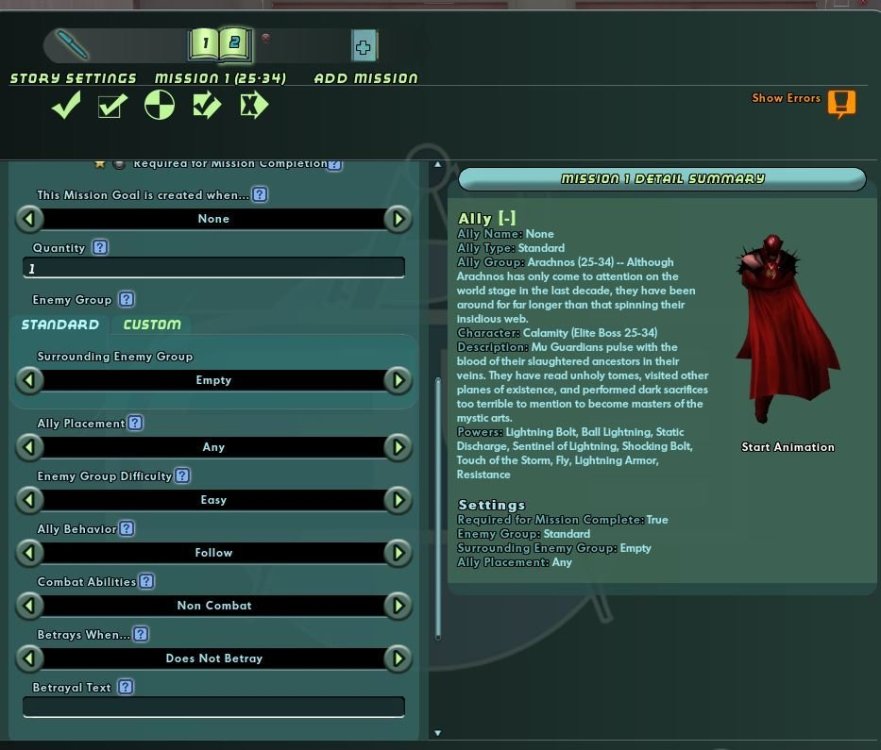Advance Betrays When to the next option
This screenshot has height=750, width=881.
coord(398,659)
